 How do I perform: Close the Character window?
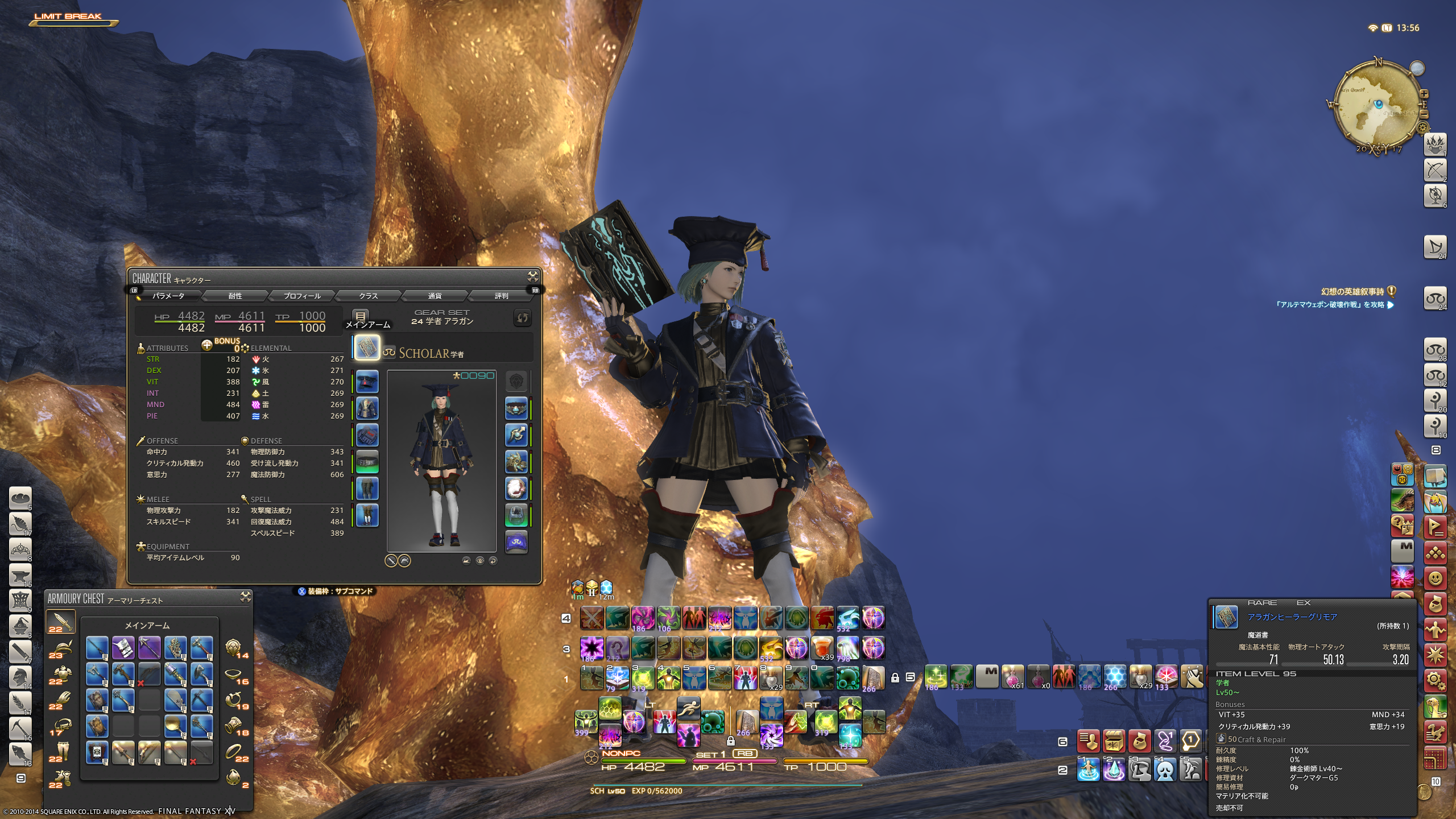point(533,276)
